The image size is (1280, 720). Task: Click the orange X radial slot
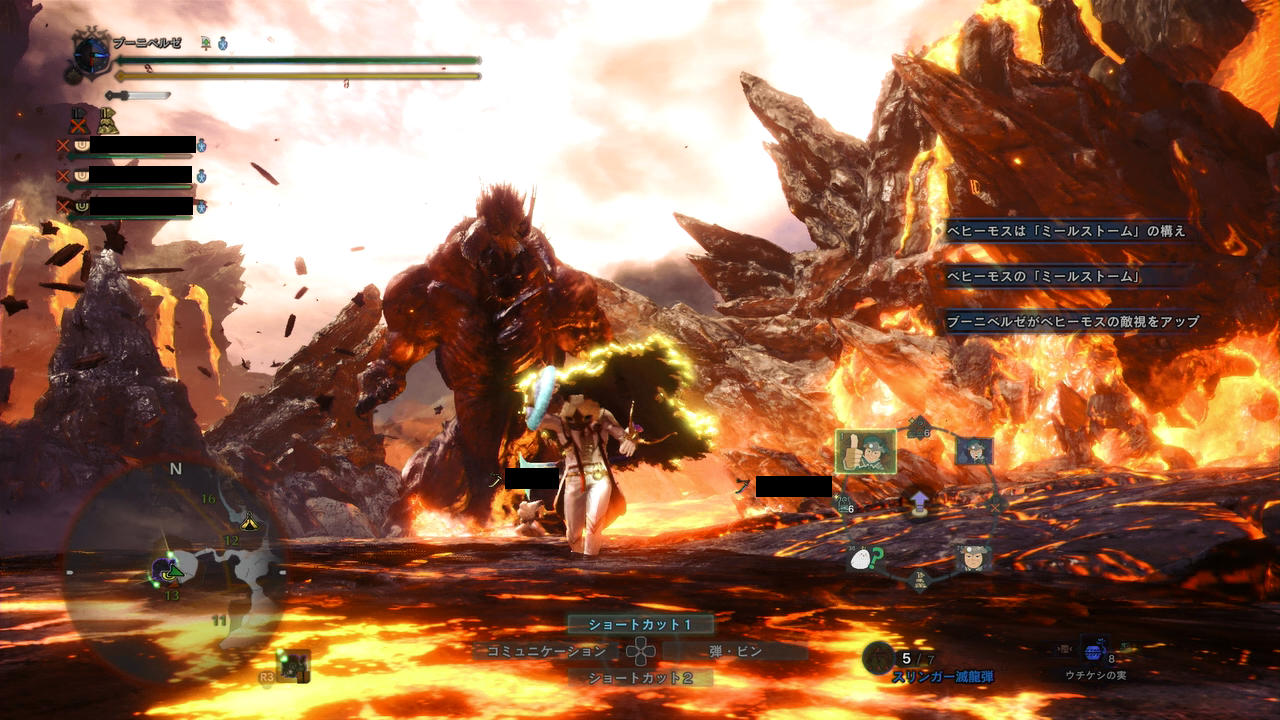(x=995, y=506)
